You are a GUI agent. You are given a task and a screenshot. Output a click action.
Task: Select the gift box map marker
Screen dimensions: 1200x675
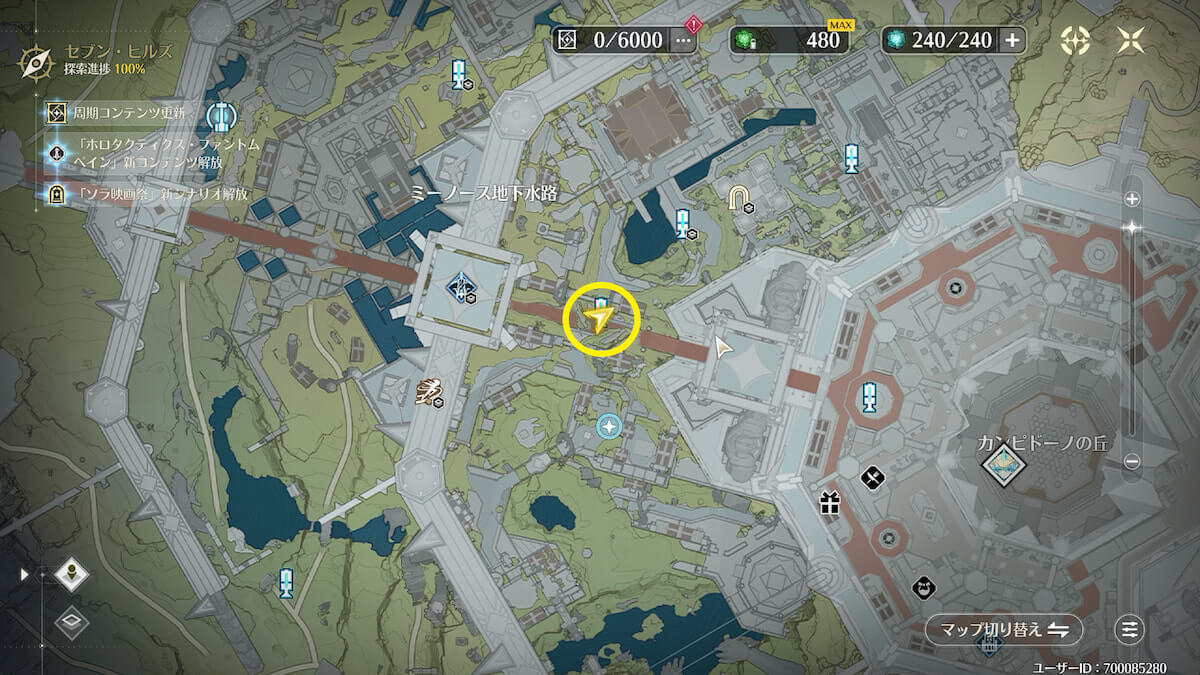point(830,502)
